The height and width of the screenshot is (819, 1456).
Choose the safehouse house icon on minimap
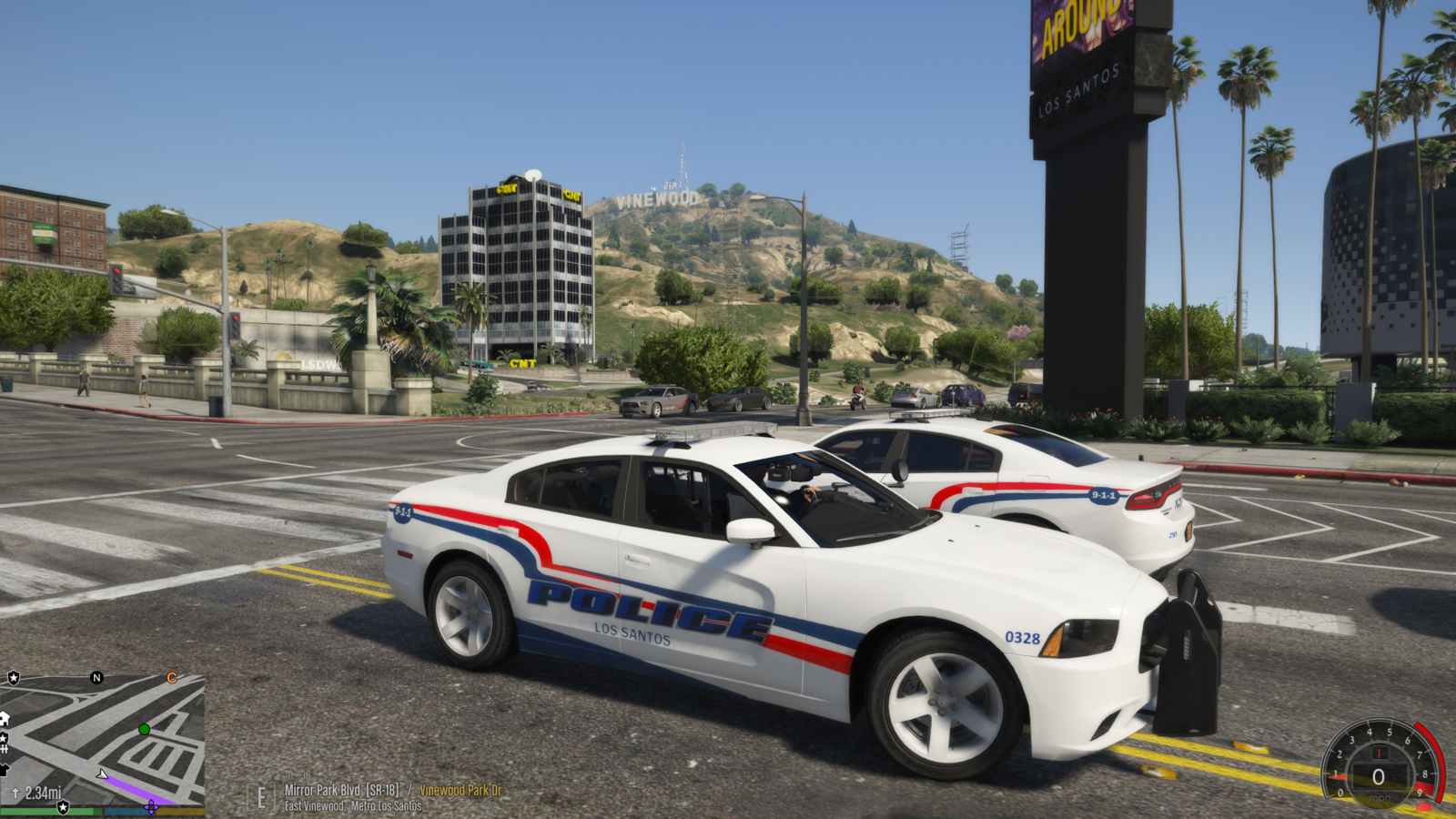(x=5, y=719)
